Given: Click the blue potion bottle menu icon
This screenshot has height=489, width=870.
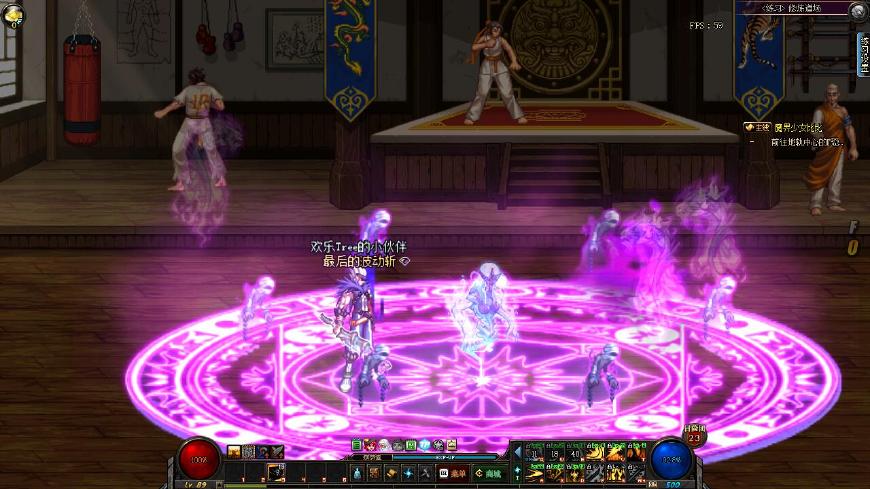Looking at the screenshot, I should point(357,473).
